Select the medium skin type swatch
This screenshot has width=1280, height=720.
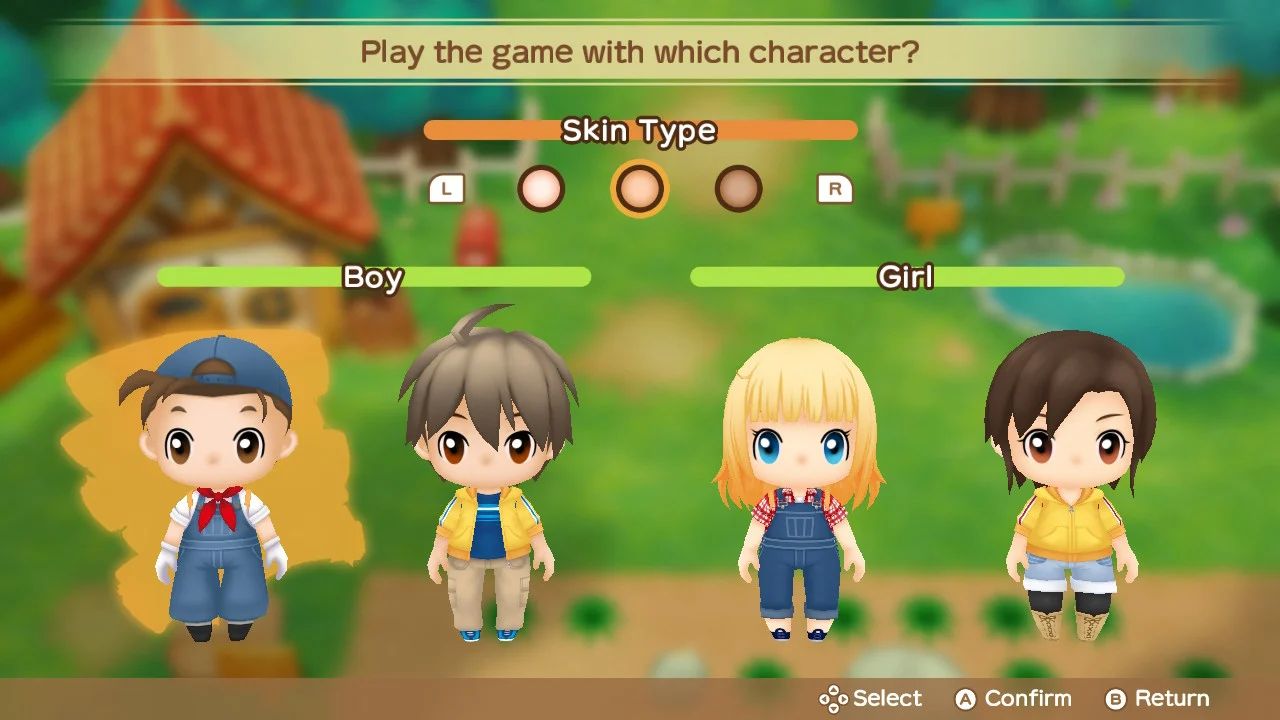[640, 188]
